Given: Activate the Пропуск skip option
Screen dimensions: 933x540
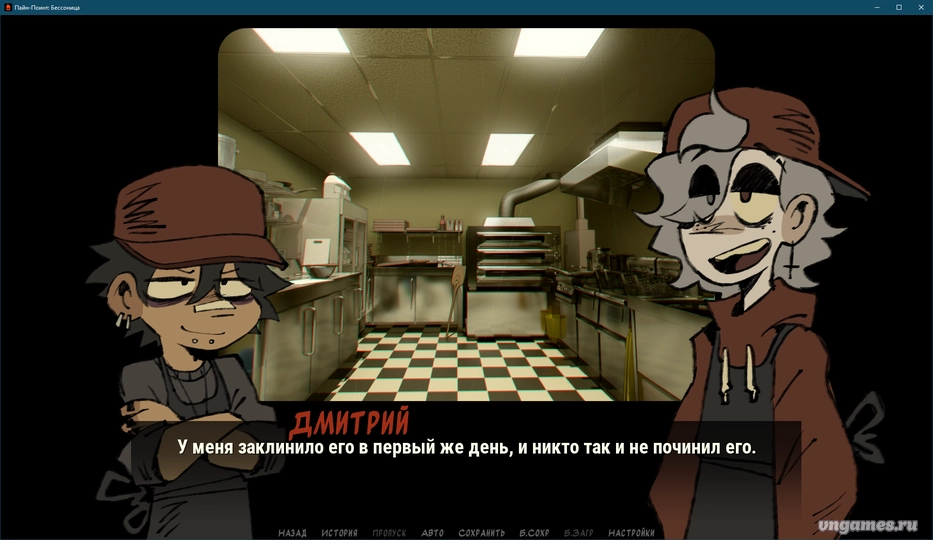Looking at the screenshot, I should [389, 533].
